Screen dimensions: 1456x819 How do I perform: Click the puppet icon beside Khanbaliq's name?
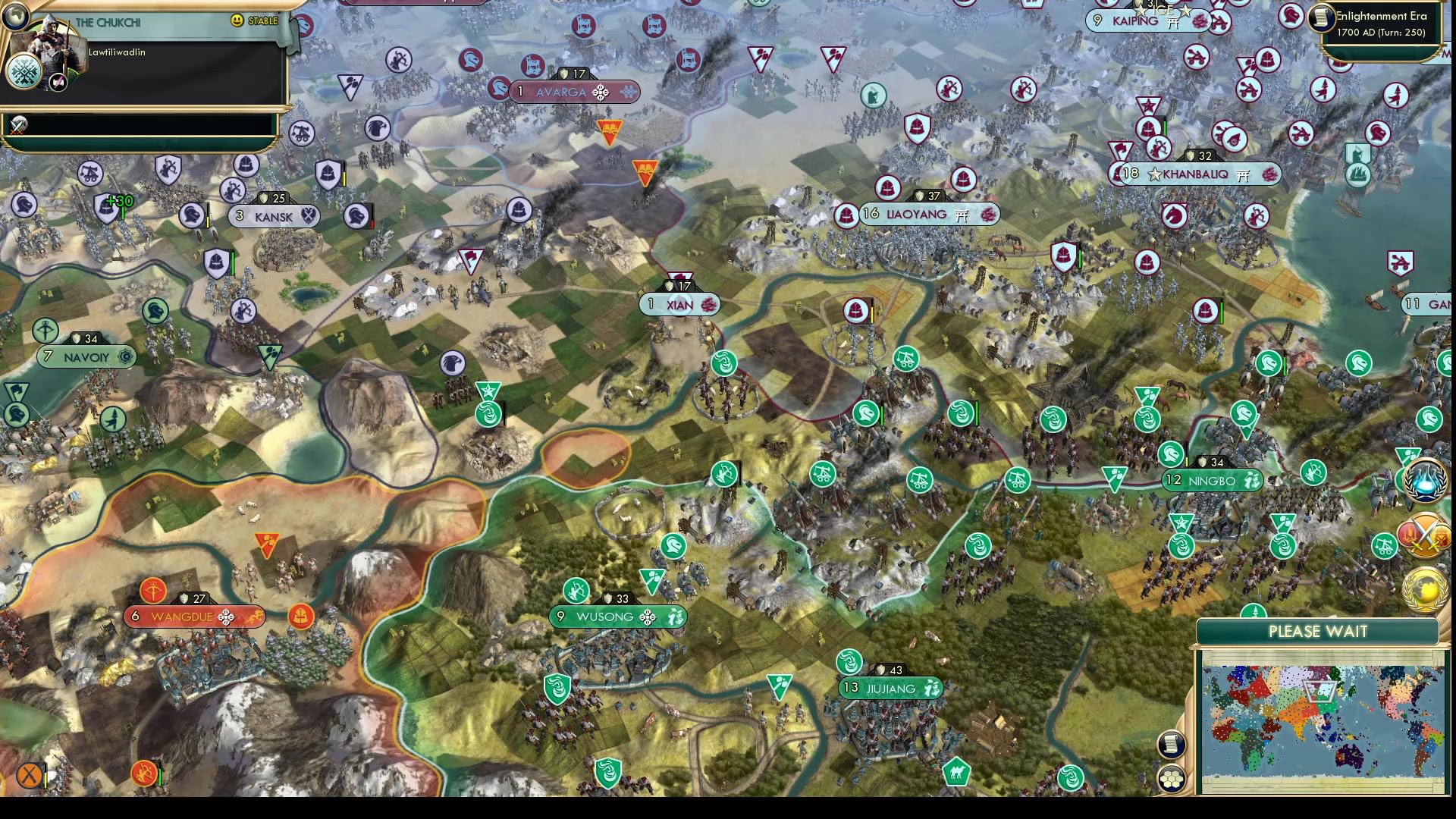pyautogui.click(x=1243, y=174)
